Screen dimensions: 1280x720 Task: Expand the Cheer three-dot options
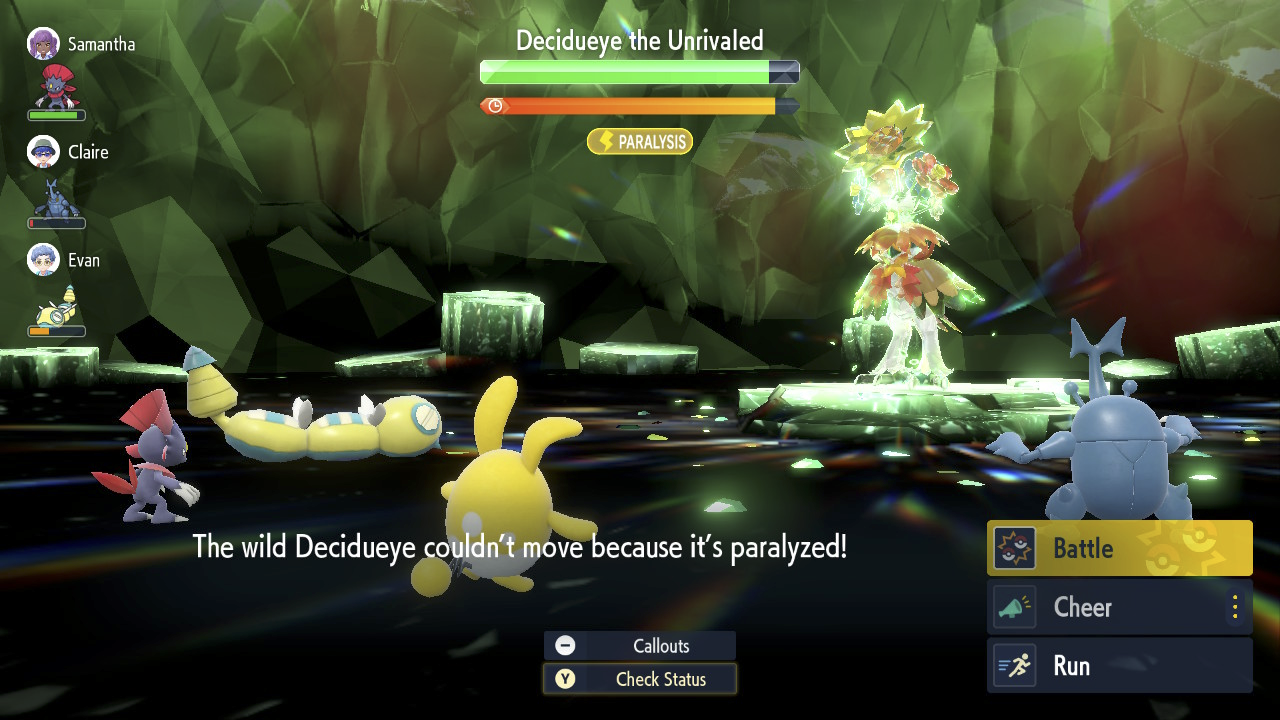pos(1235,607)
